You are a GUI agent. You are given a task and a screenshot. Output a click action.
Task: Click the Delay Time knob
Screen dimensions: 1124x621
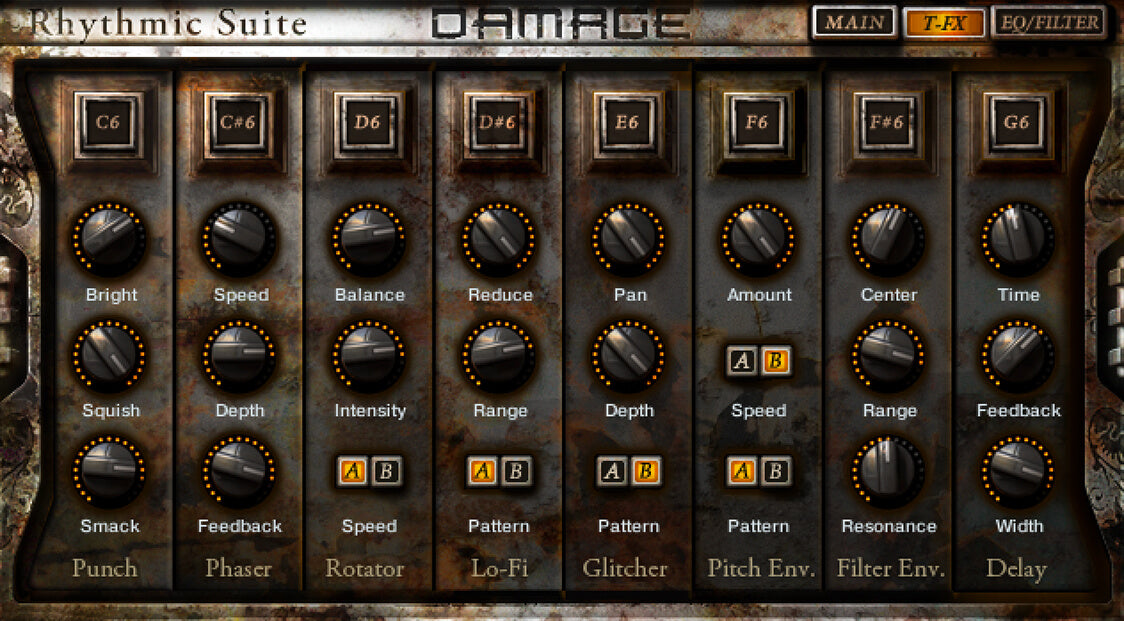pos(1017,240)
